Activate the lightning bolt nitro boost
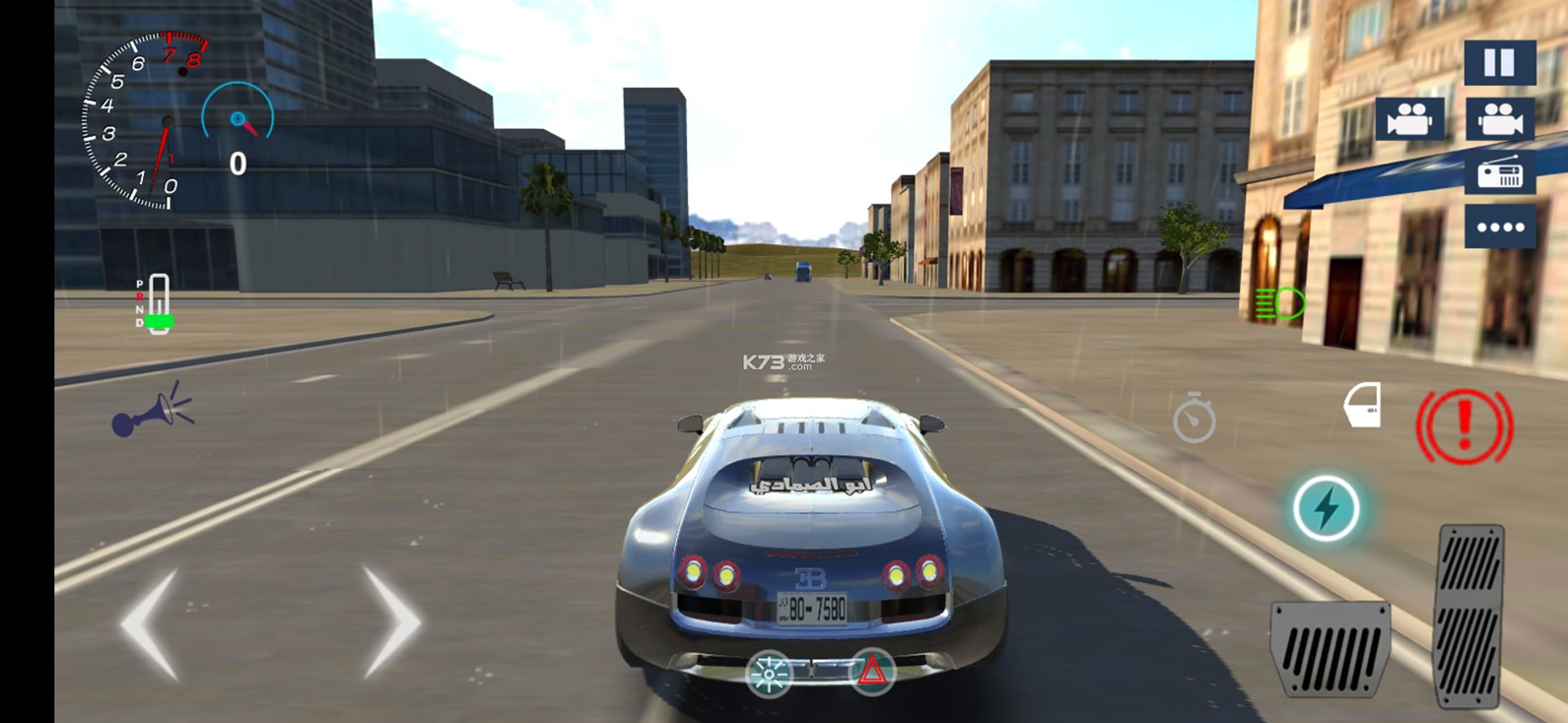The image size is (1568, 723). coord(1326,508)
